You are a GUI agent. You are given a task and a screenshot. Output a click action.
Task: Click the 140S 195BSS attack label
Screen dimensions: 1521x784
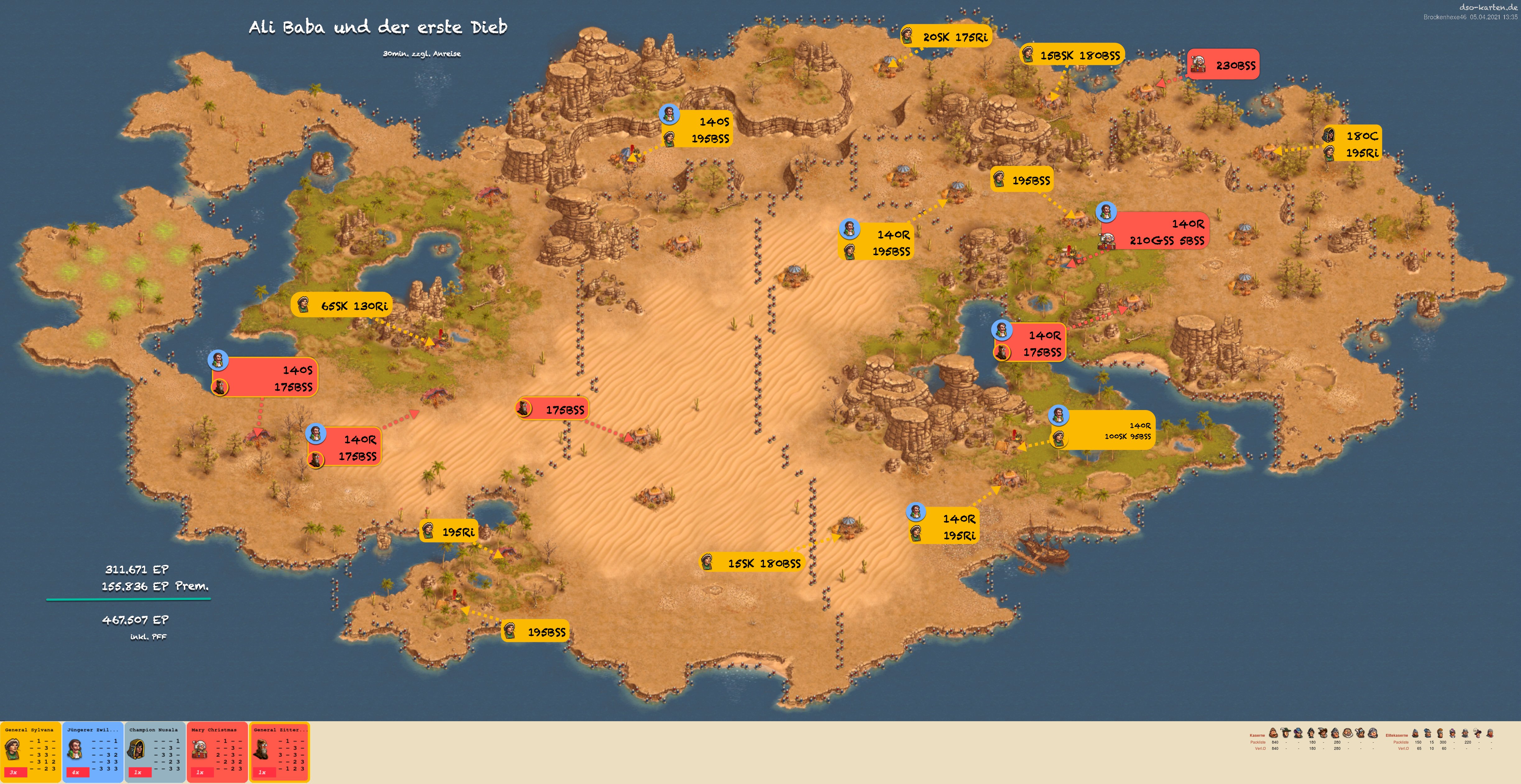click(697, 130)
